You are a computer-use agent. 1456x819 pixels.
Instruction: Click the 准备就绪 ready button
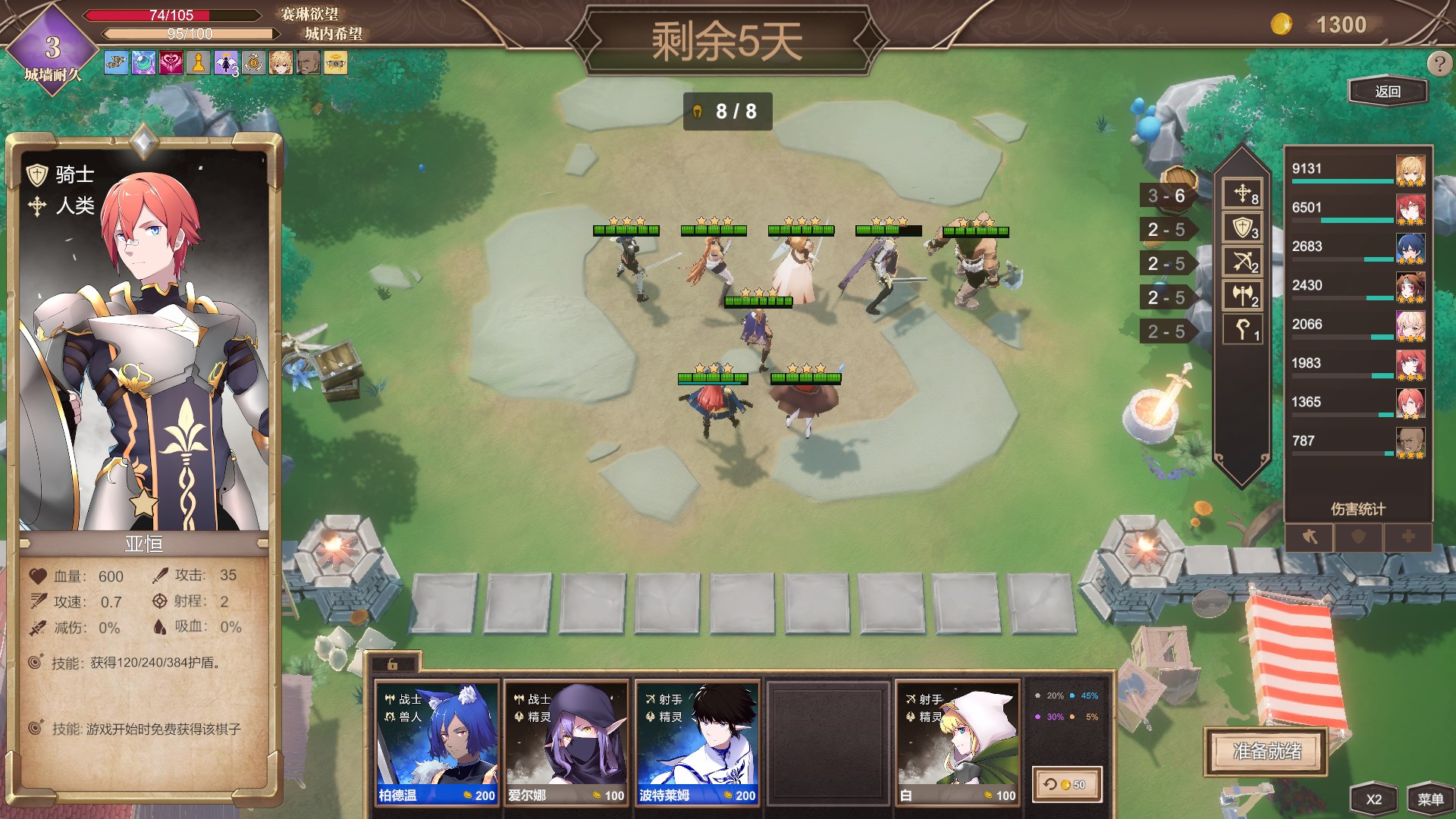[1266, 751]
